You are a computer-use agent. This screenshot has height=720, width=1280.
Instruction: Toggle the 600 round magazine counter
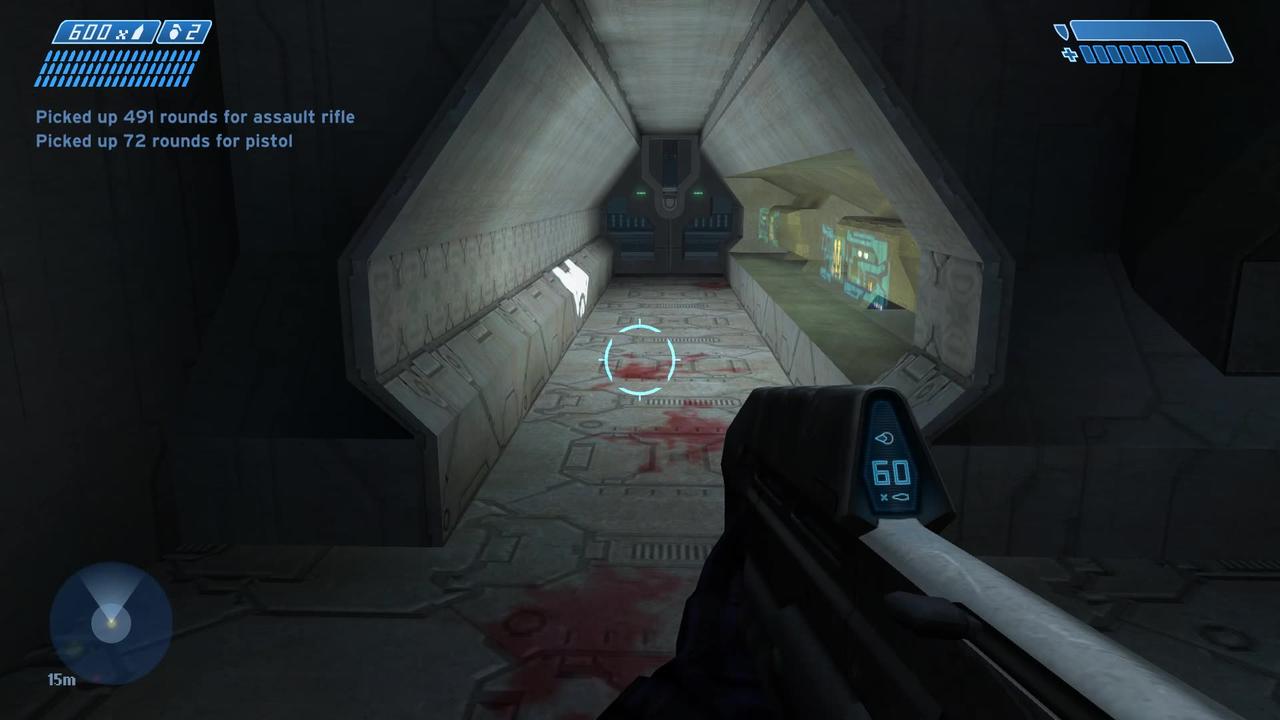click(90, 32)
